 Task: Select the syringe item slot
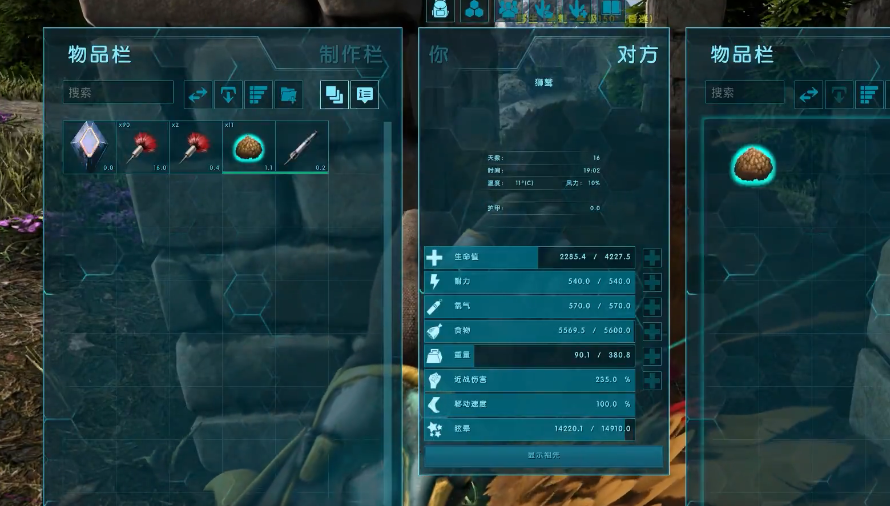coord(302,147)
